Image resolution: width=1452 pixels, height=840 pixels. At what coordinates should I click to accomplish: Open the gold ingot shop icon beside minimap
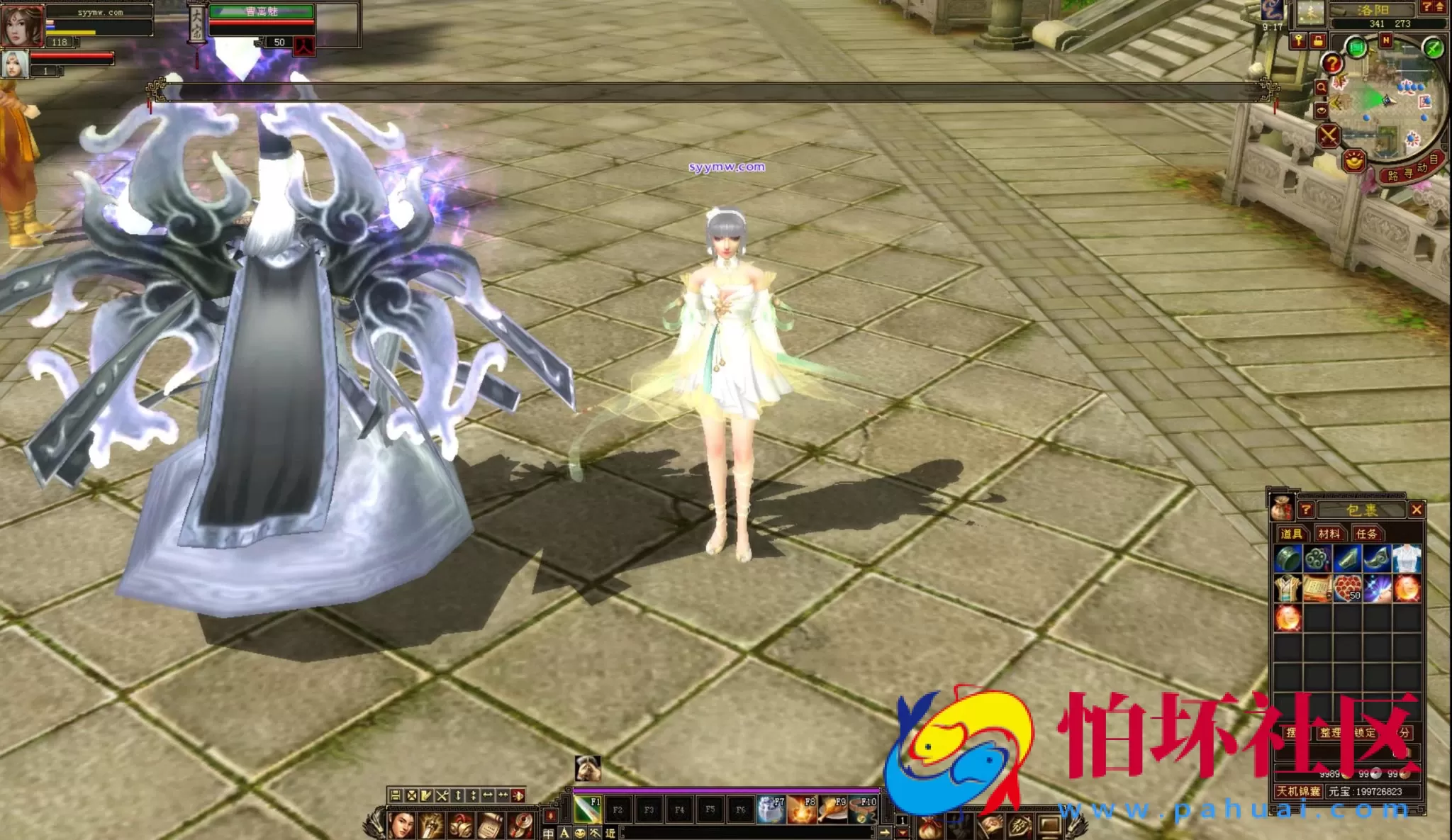tap(1353, 162)
